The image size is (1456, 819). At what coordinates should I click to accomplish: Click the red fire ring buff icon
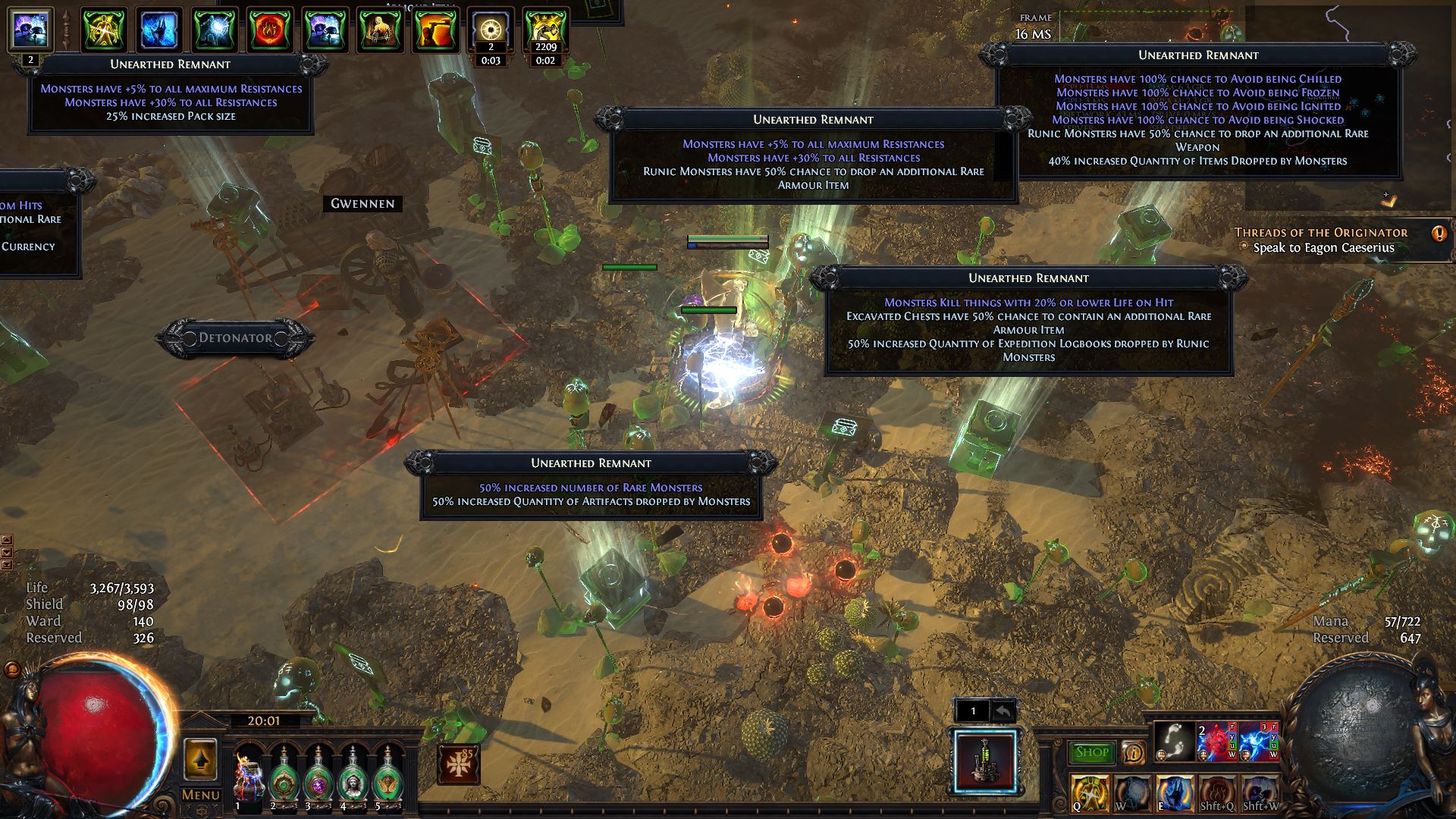point(270,30)
